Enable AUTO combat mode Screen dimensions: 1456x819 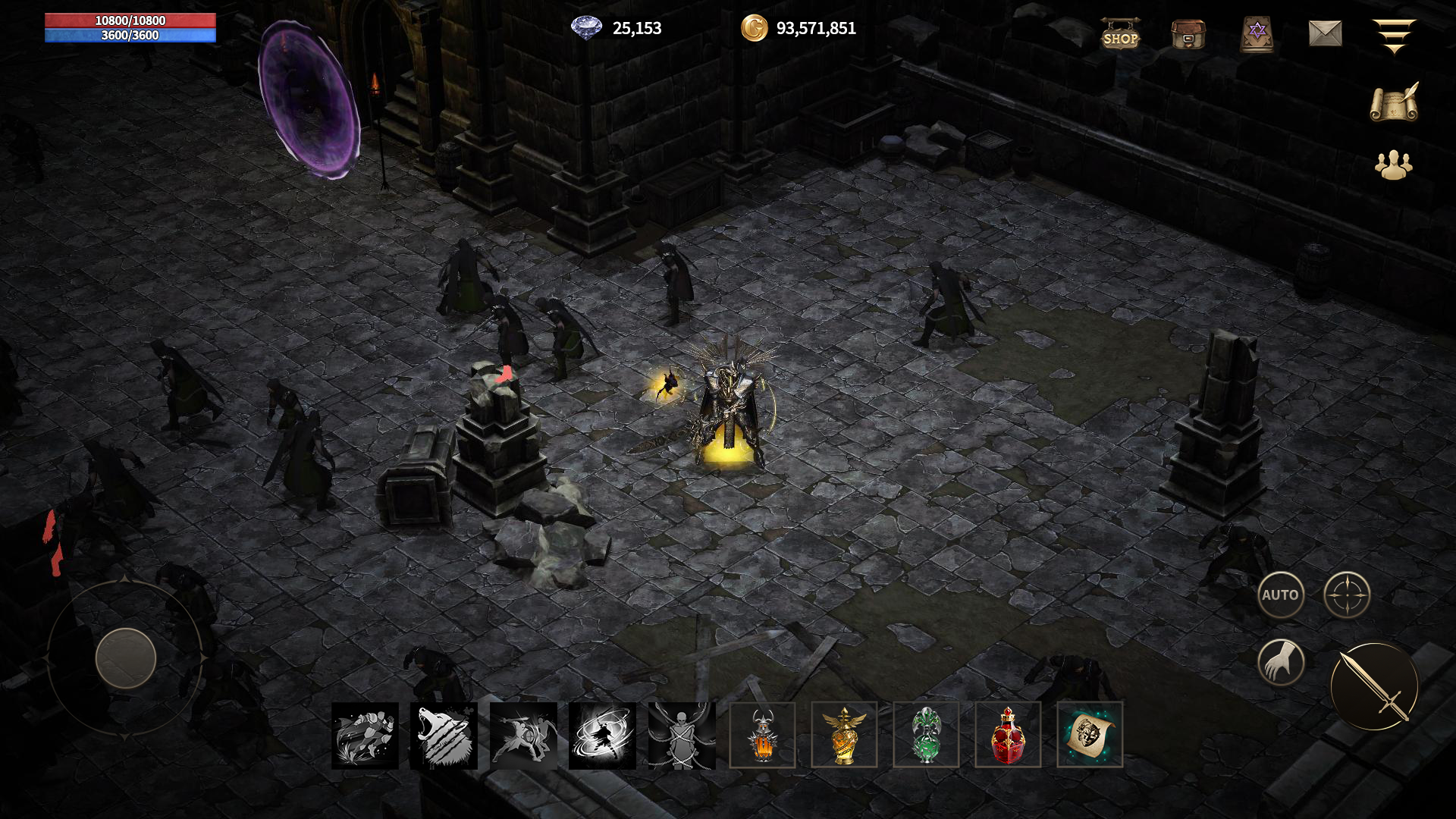(x=1283, y=595)
